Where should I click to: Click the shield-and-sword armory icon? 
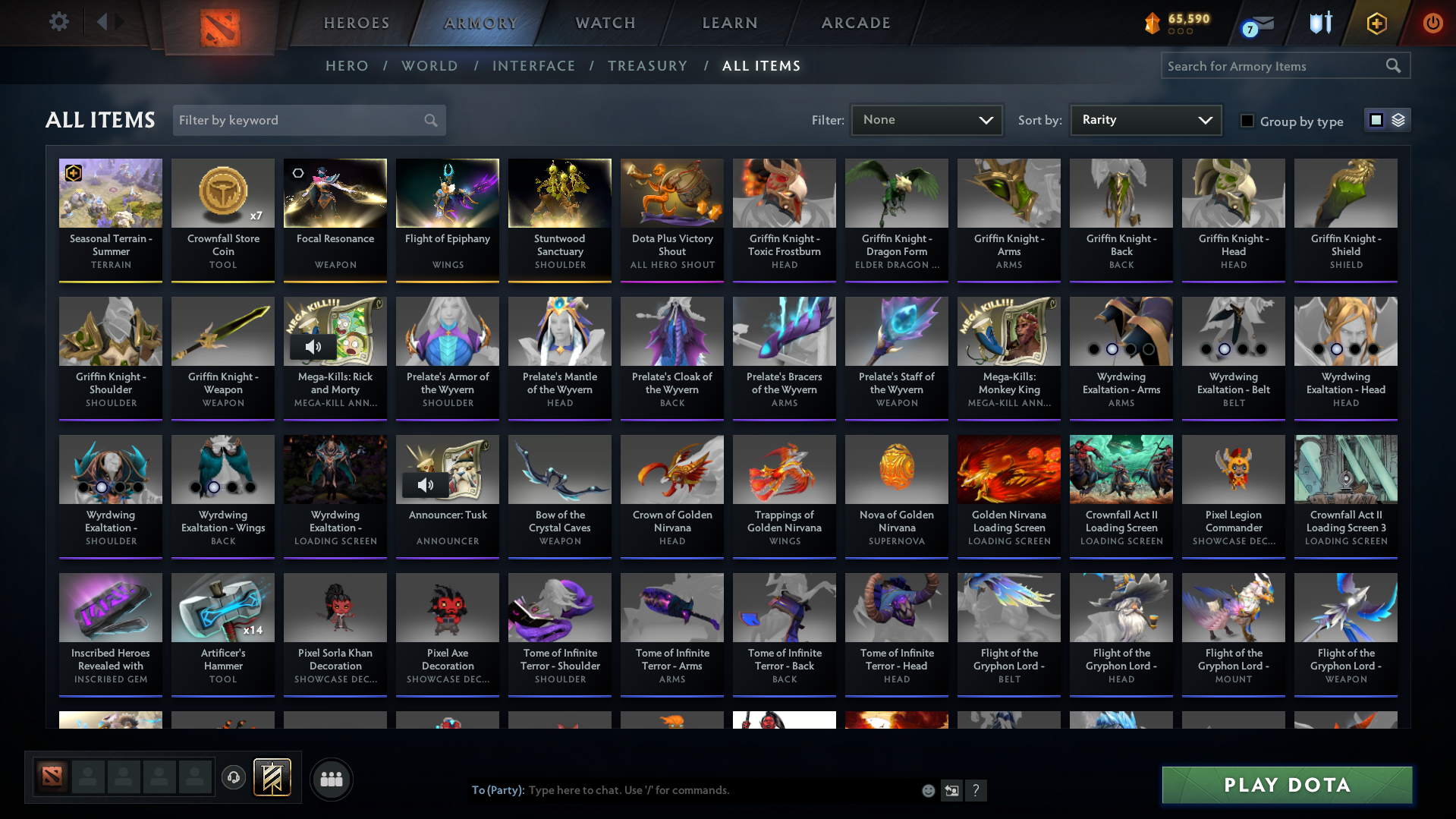tap(1320, 23)
